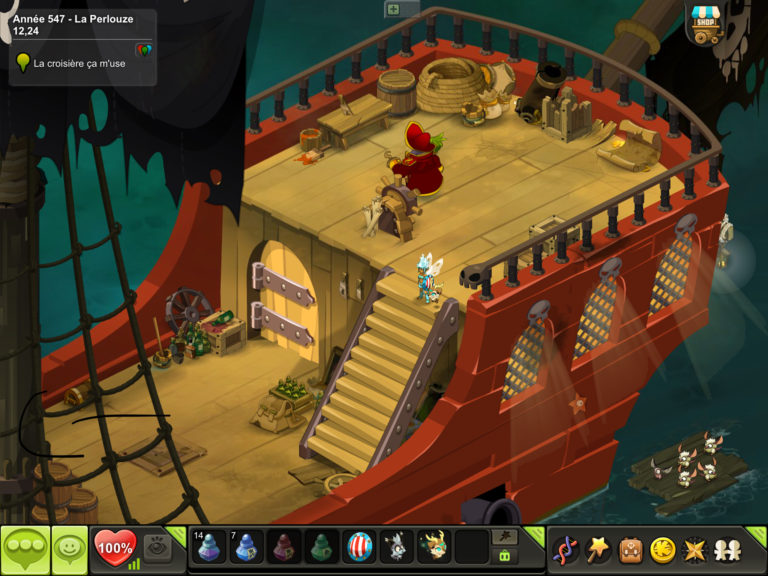
Task: Select the grey rabbit item slot
Action: click(398, 547)
